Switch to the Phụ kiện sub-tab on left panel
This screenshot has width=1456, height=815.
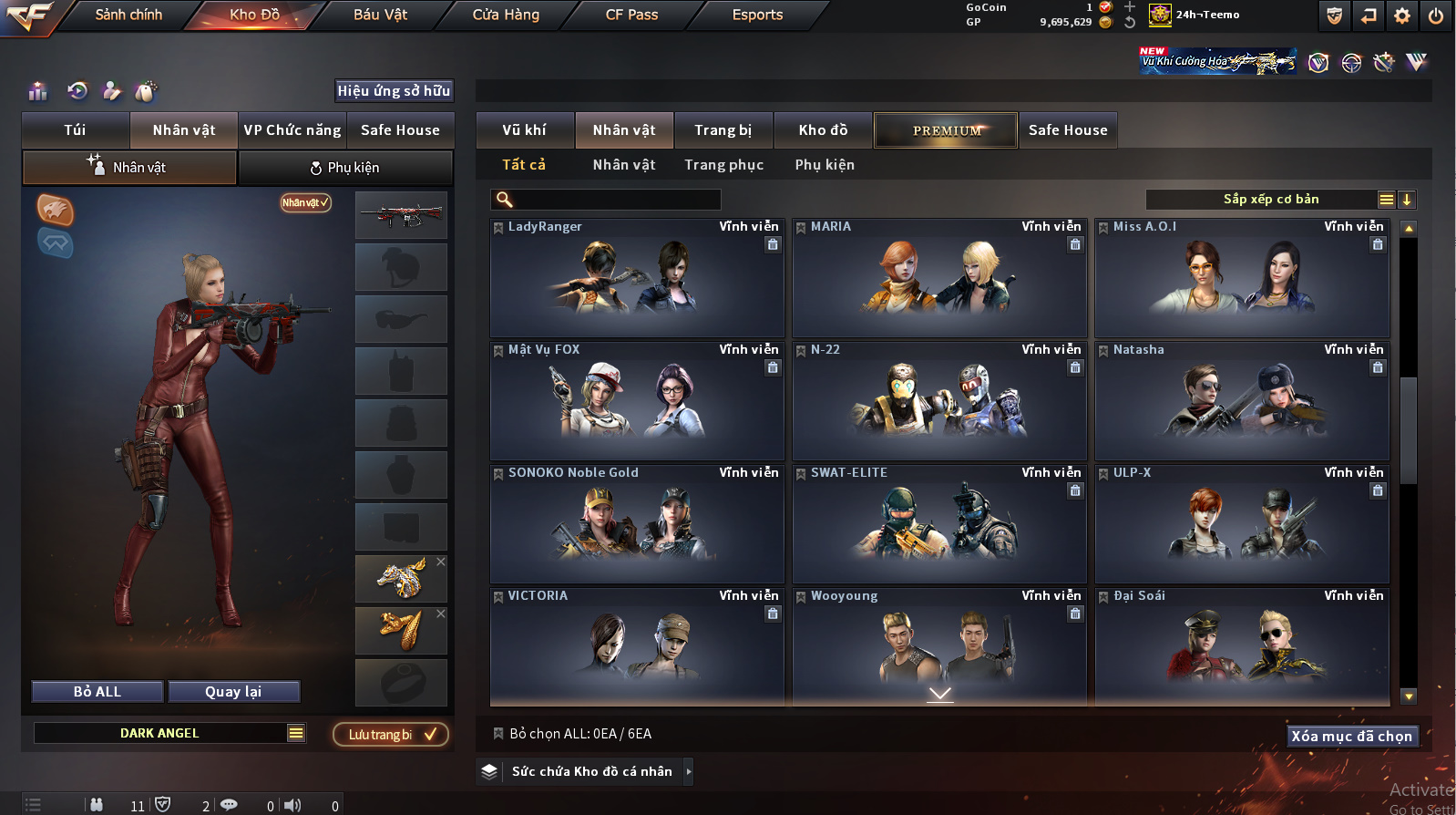pyautogui.click(x=344, y=168)
